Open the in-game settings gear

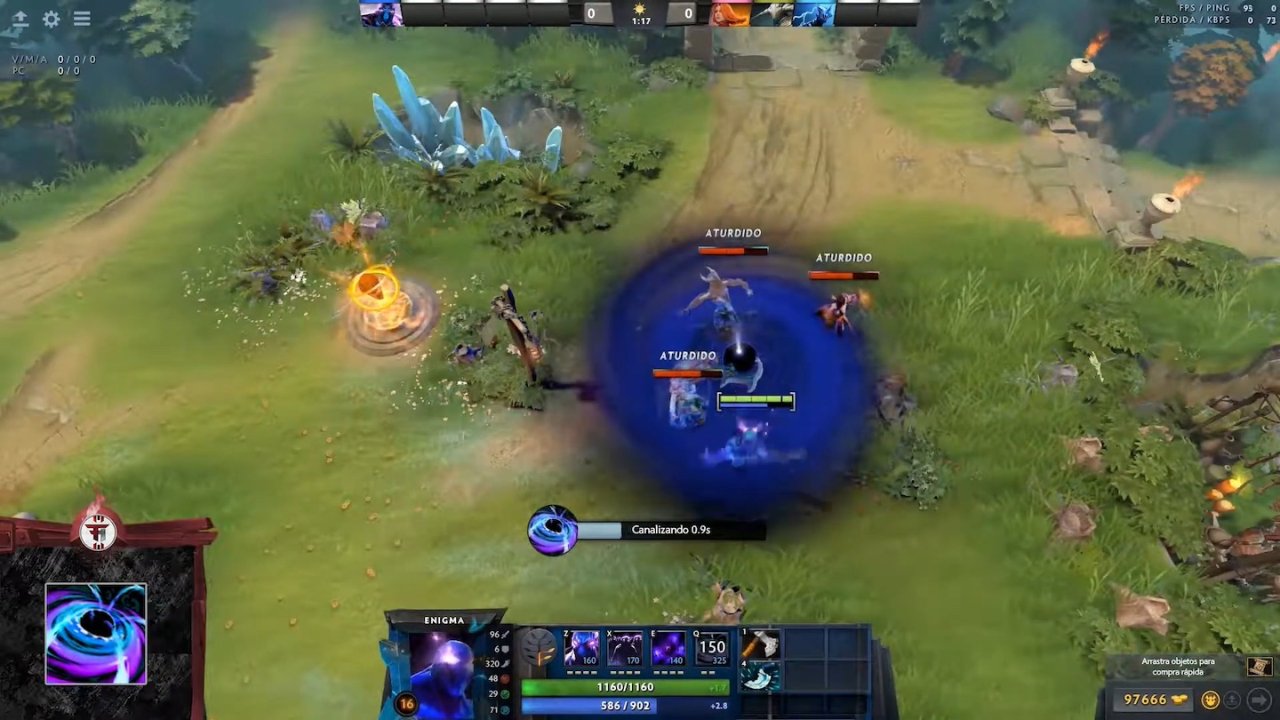pos(50,19)
